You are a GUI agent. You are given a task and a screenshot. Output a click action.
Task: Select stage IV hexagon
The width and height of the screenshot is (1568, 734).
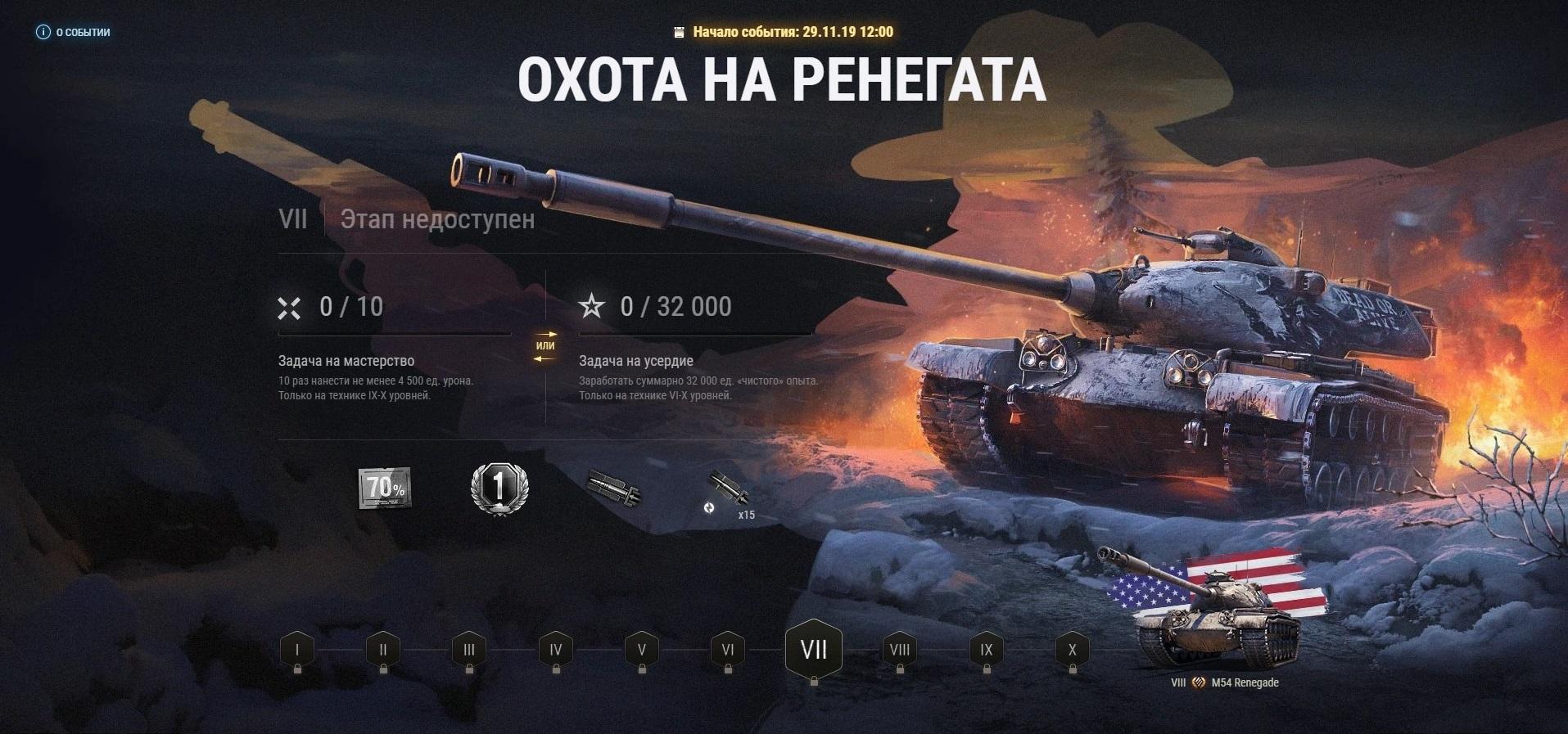click(x=556, y=651)
